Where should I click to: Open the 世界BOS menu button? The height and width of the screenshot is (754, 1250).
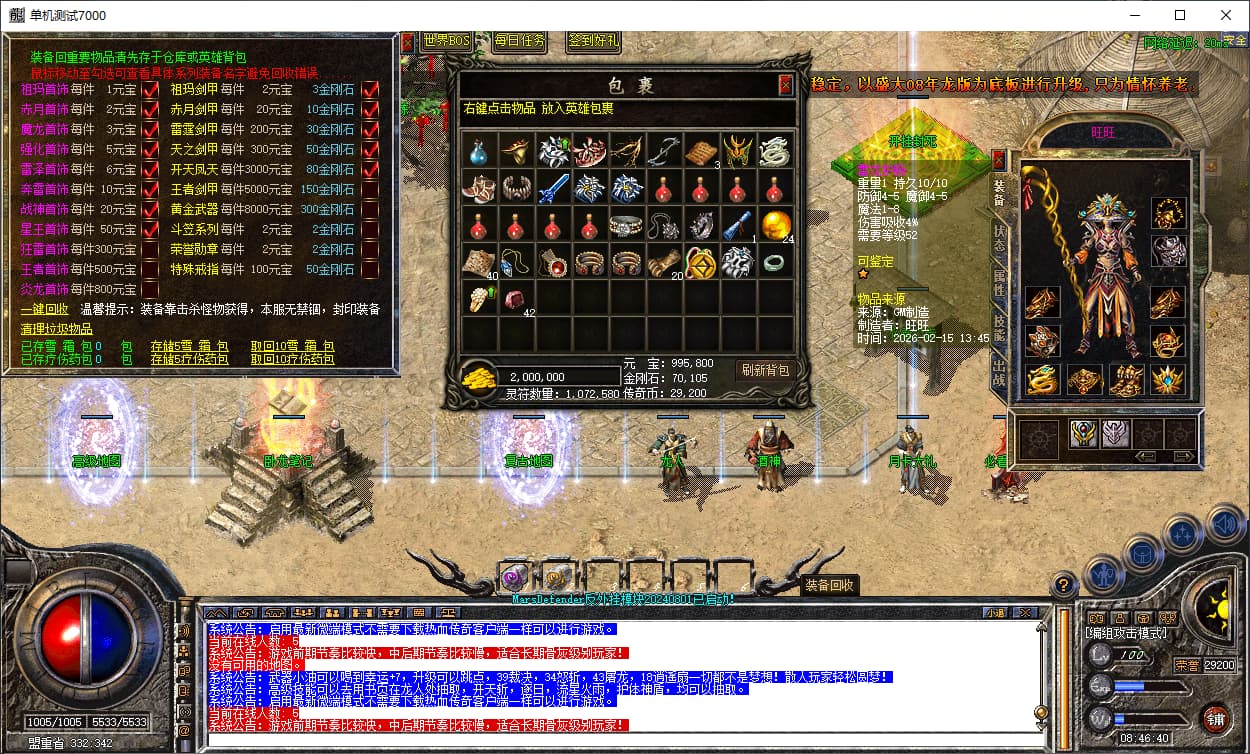point(446,41)
